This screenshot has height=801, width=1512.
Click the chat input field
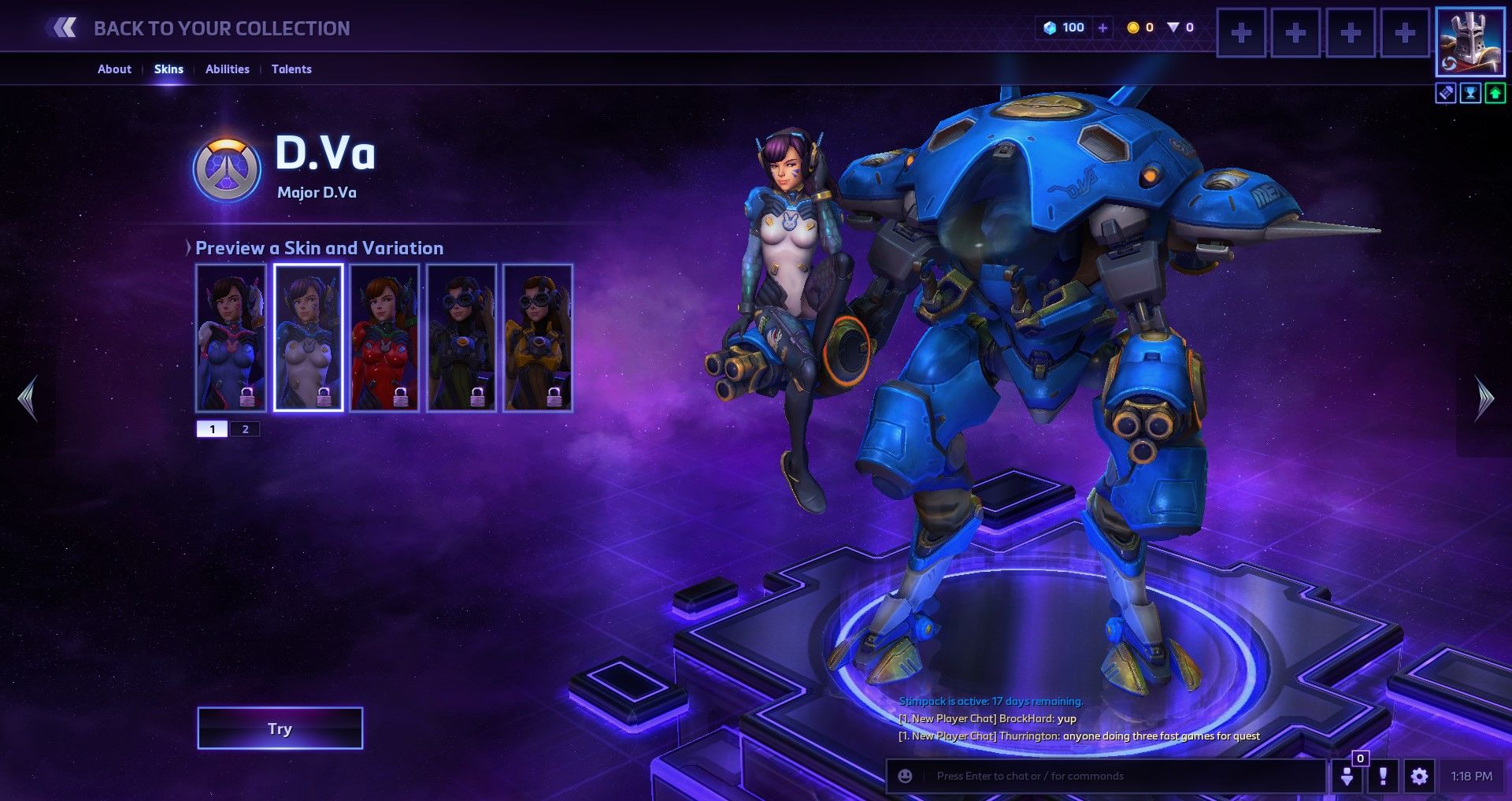pyautogui.click(x=1118, y=777)
